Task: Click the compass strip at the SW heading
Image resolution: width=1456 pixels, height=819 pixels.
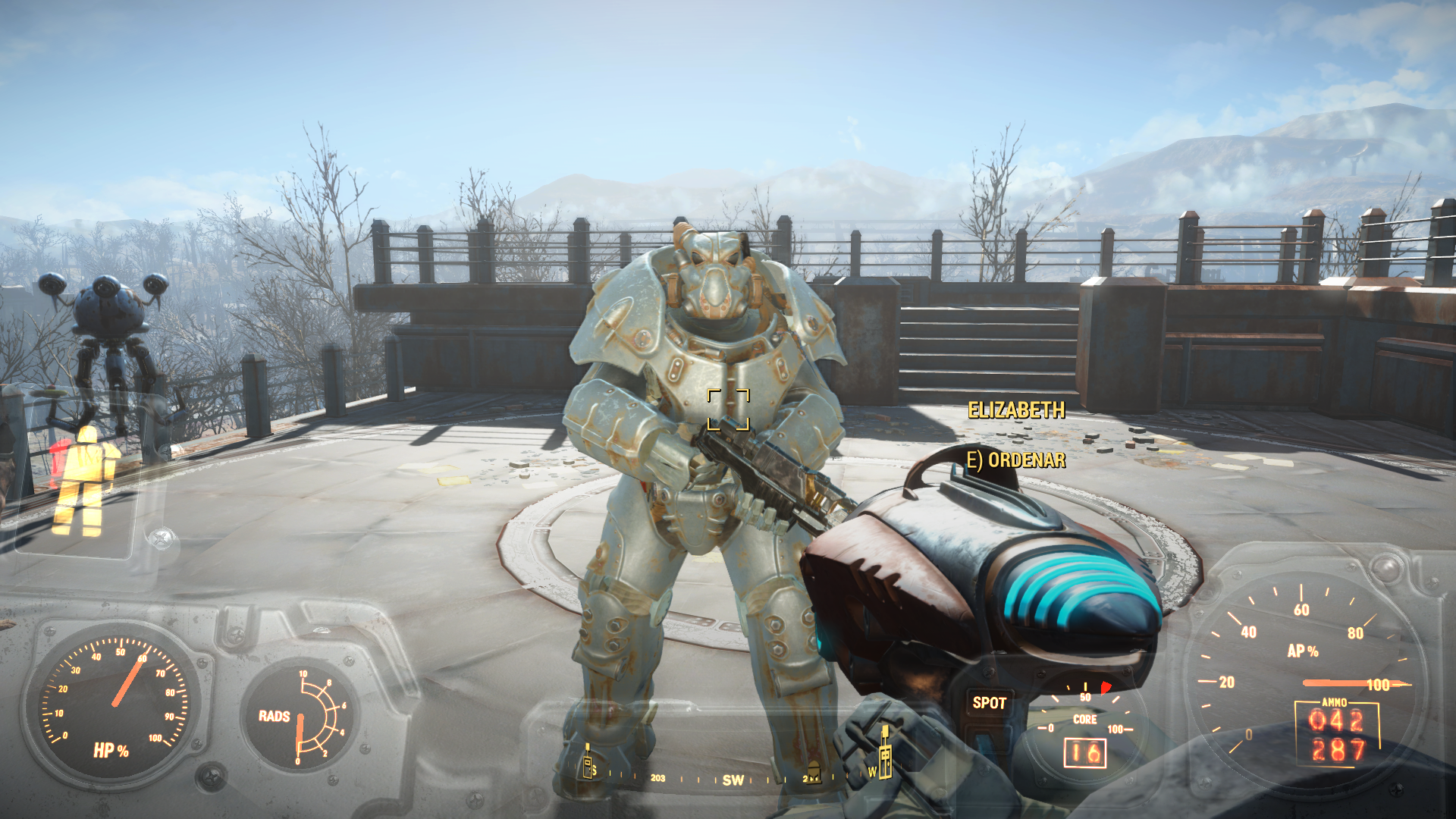Action: (733, 780)
